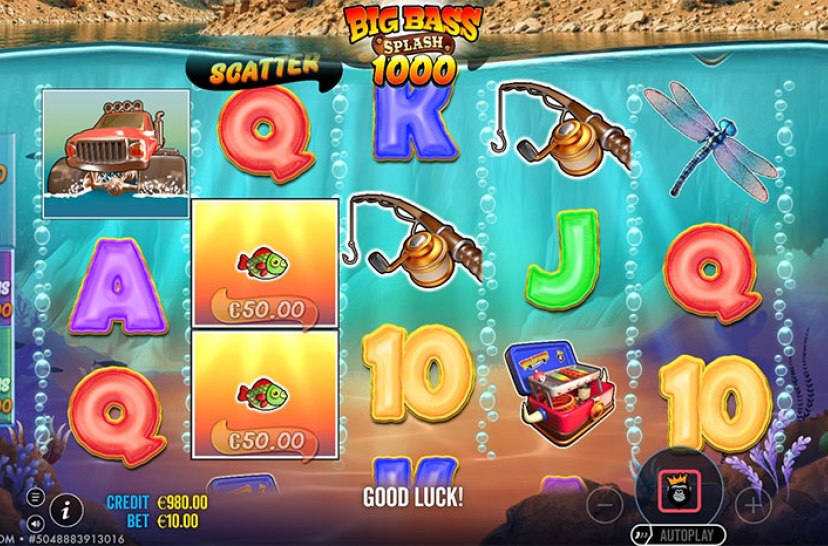Image resolution: width=828 pixels, height=546 pixels.
Task: Open the hamburger menu icon
Action: (x=36, y=496)
